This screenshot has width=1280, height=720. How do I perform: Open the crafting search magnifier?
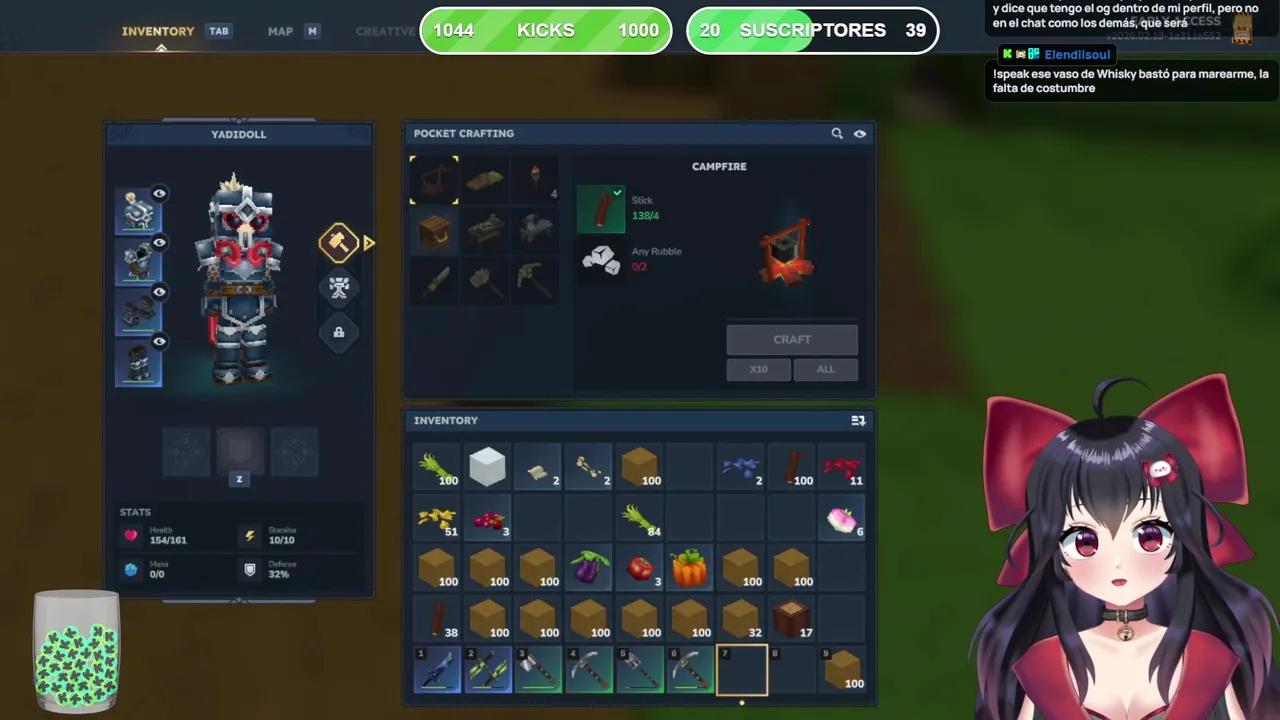837,133
